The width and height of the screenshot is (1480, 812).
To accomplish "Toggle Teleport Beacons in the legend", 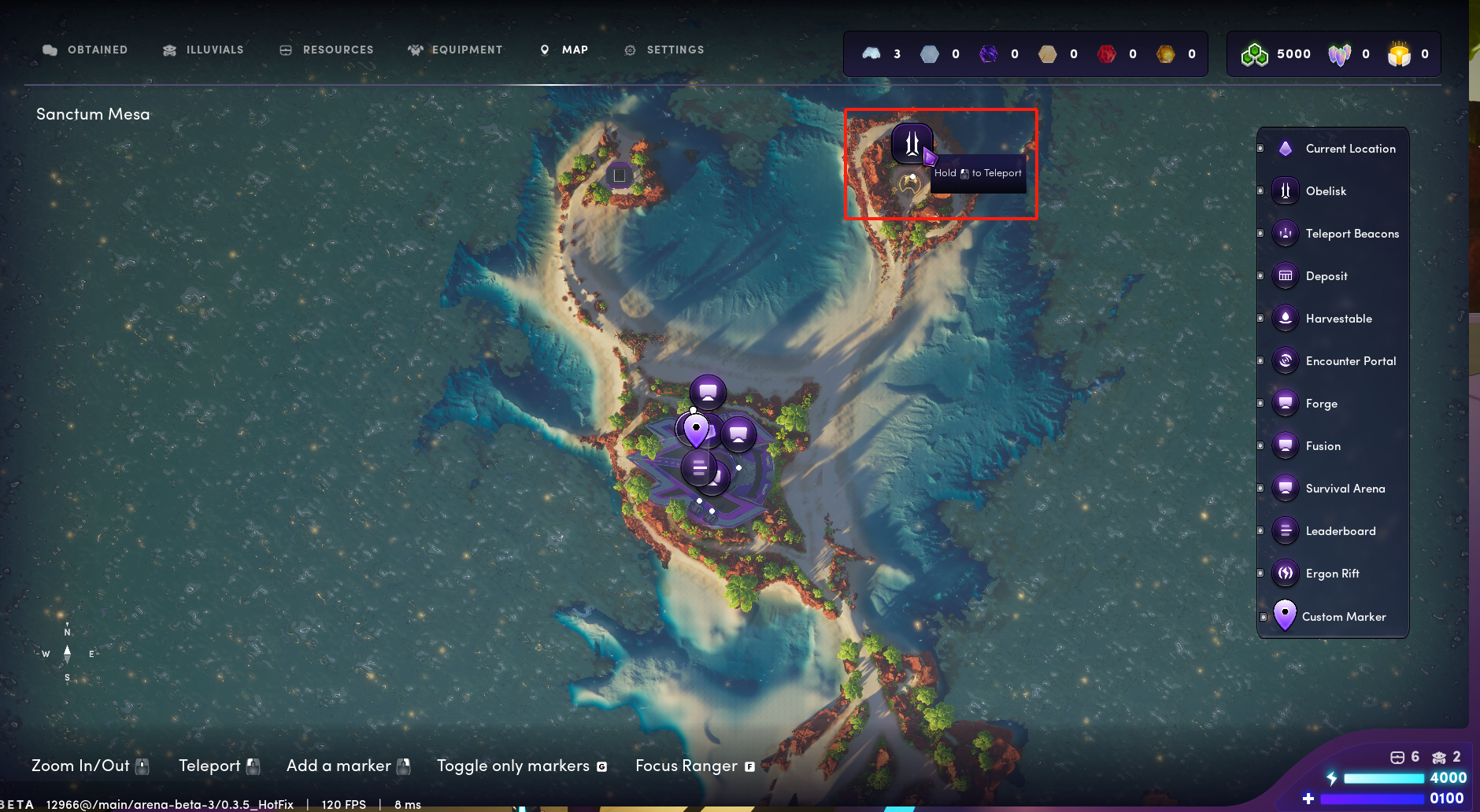I will (1351, 234).
